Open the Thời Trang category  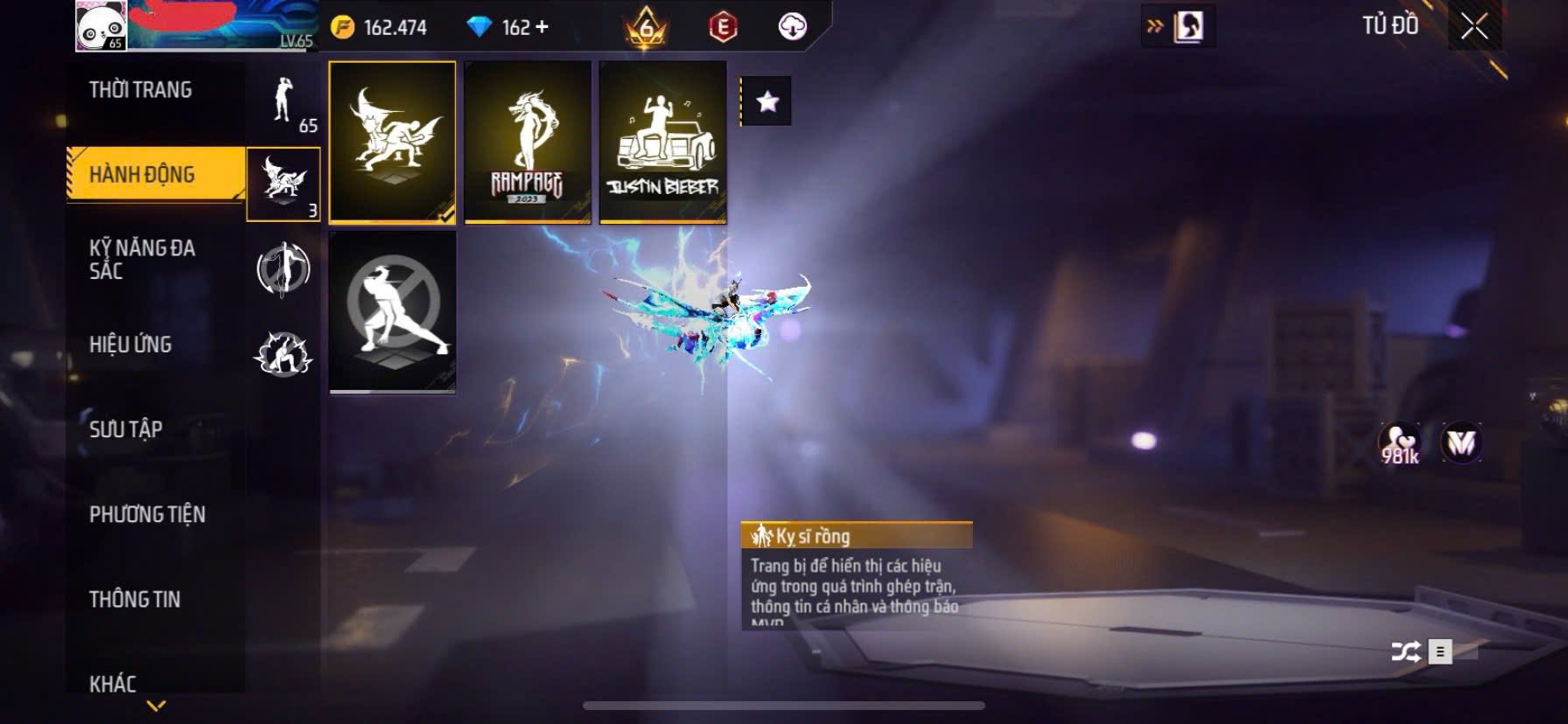coord(140,90)
